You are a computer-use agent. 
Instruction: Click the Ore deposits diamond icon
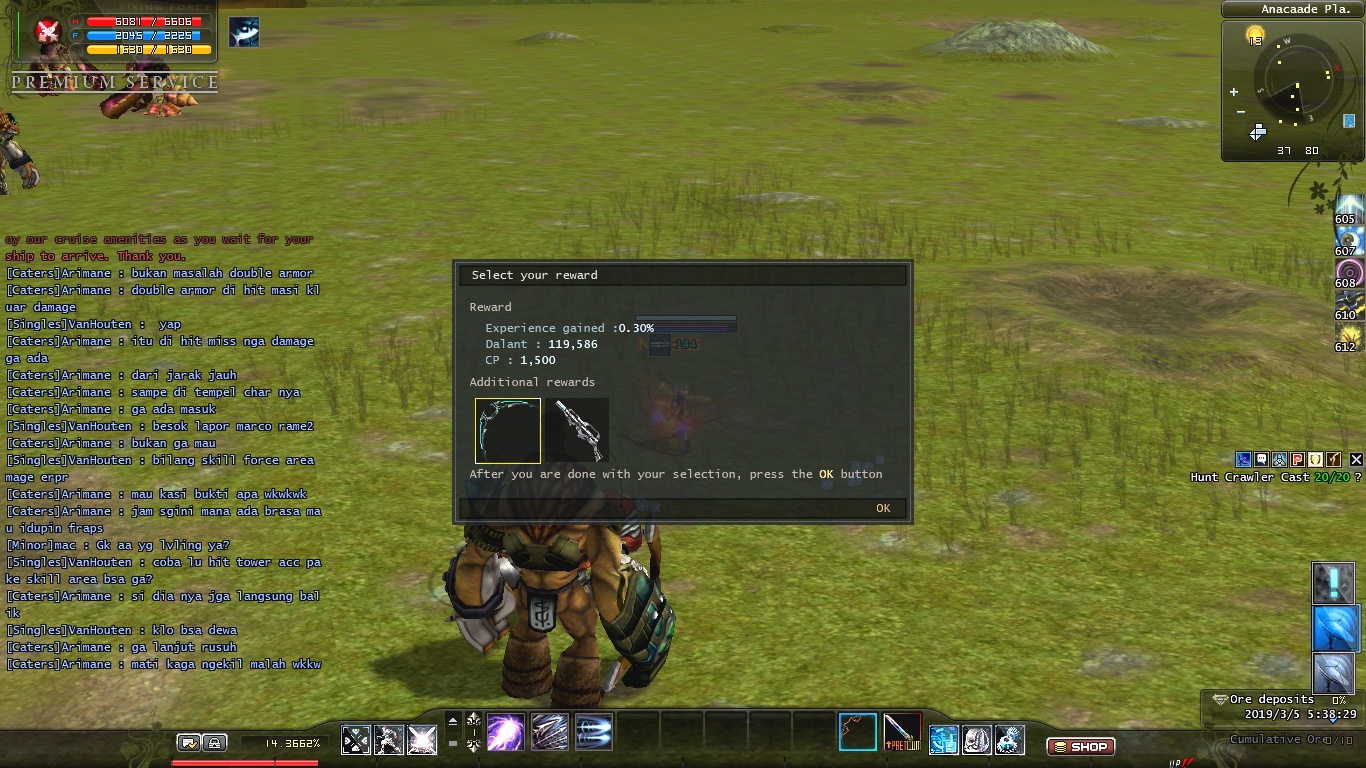1220,699
